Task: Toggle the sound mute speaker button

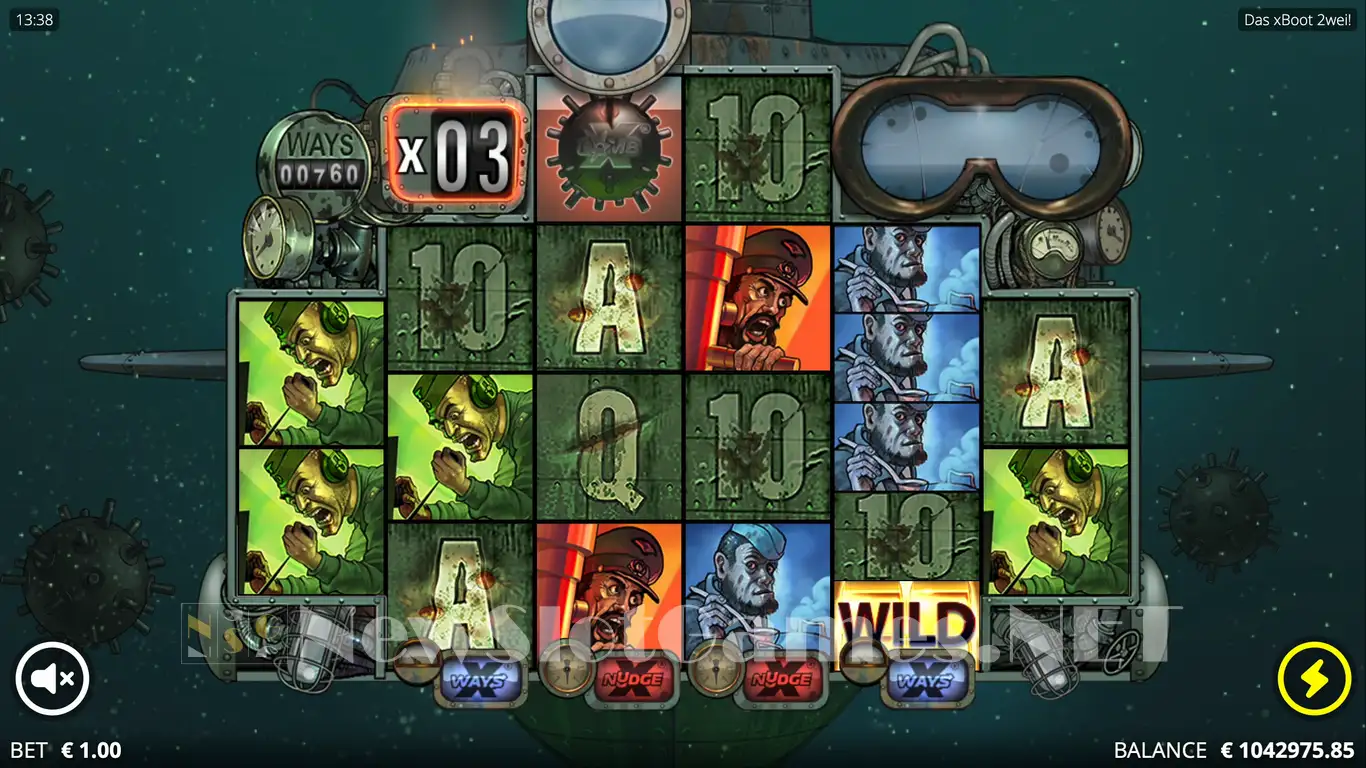Action: coord(52,679)
